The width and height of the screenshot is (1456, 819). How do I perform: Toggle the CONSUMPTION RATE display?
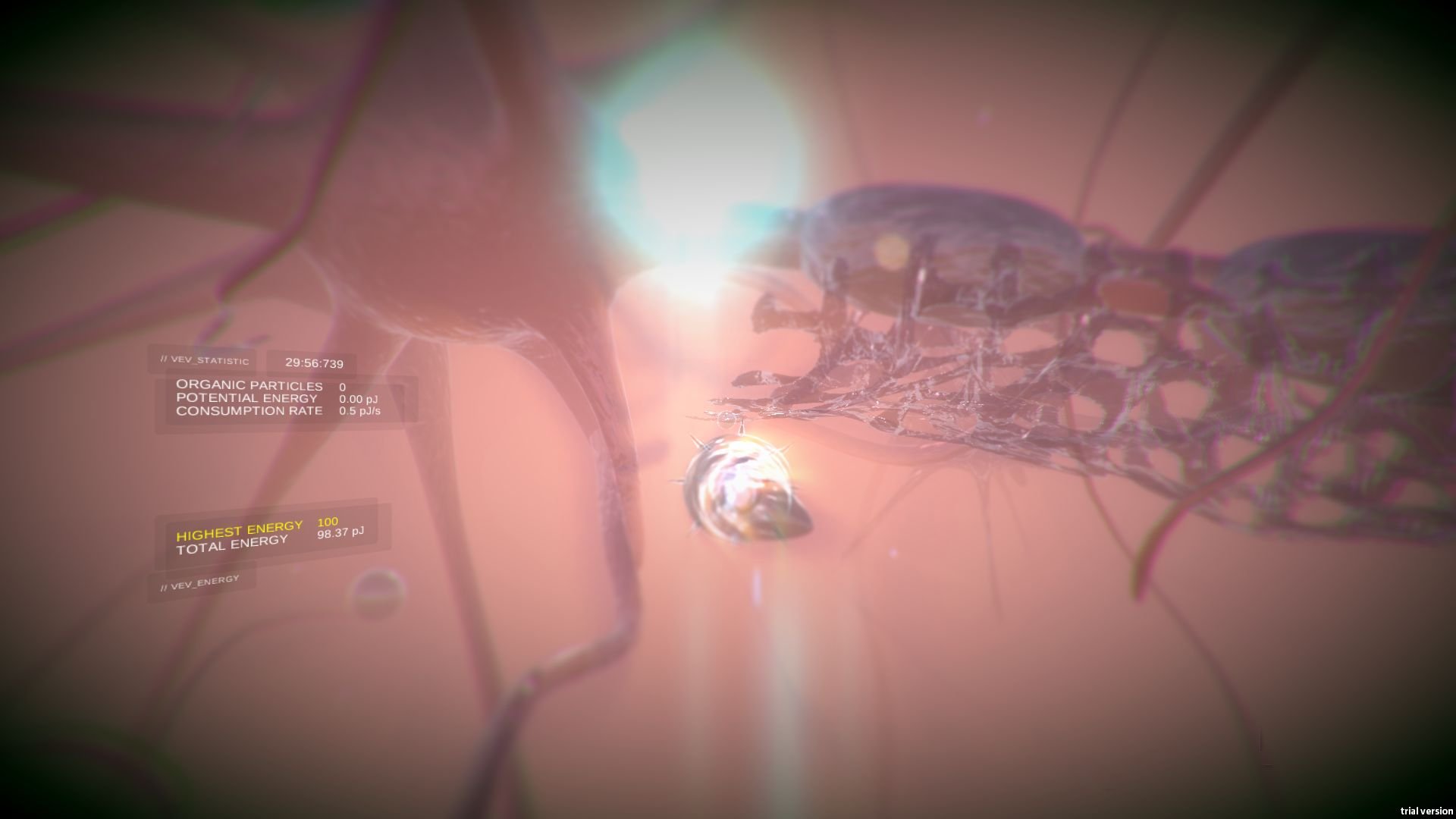(250, 411)
